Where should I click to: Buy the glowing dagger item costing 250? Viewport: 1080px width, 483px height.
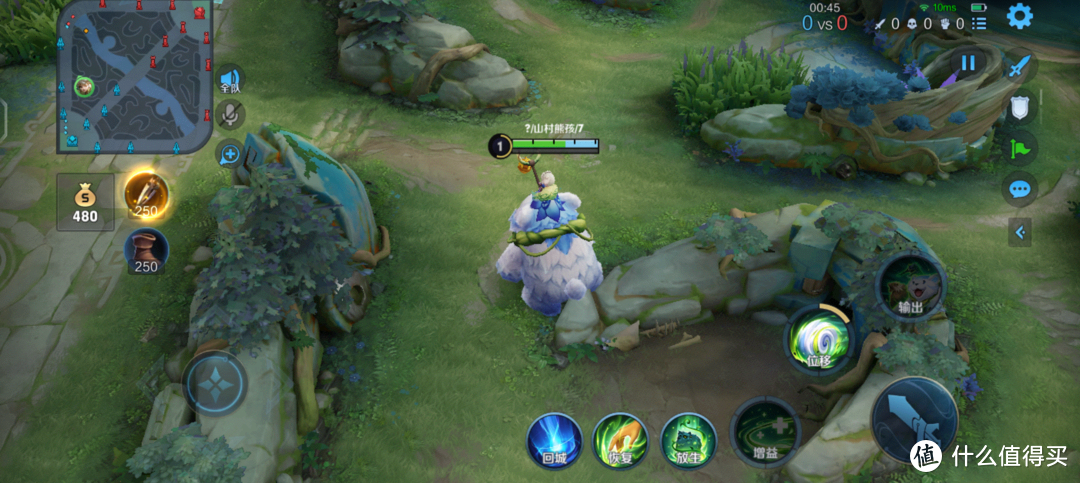(x=146, y=195)
